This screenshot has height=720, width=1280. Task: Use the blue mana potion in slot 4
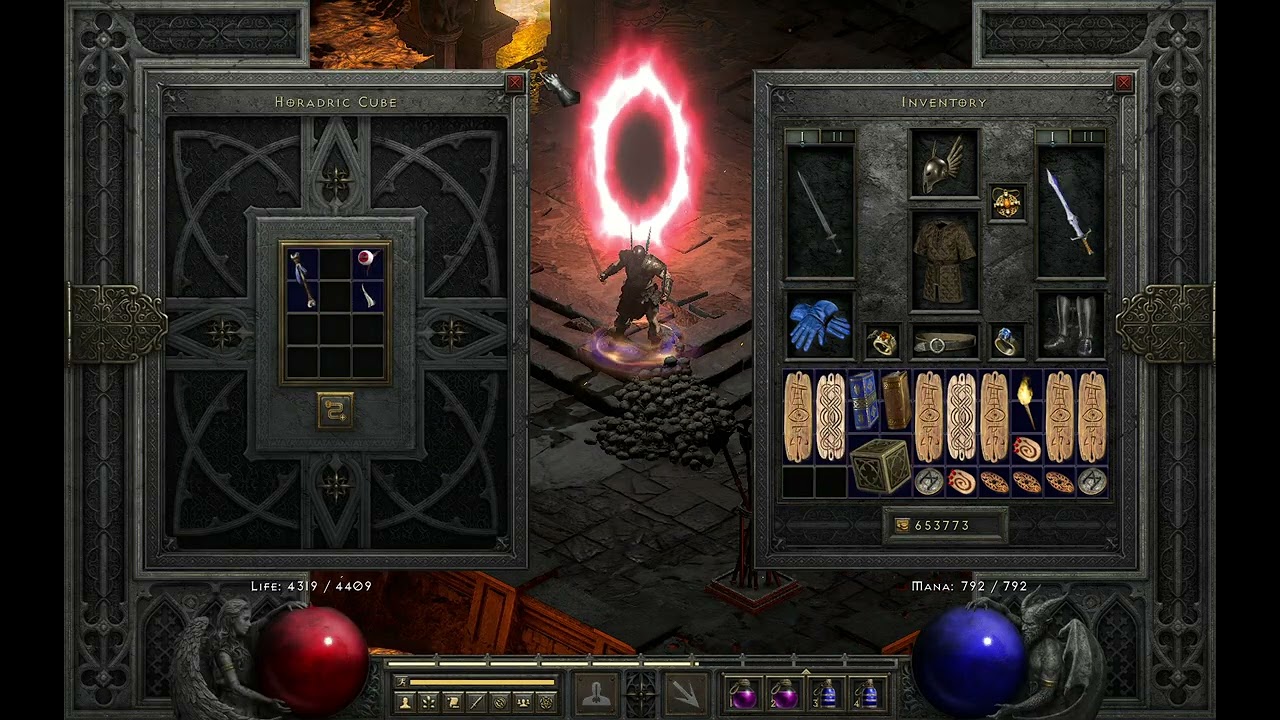click(x=867, y=693)
